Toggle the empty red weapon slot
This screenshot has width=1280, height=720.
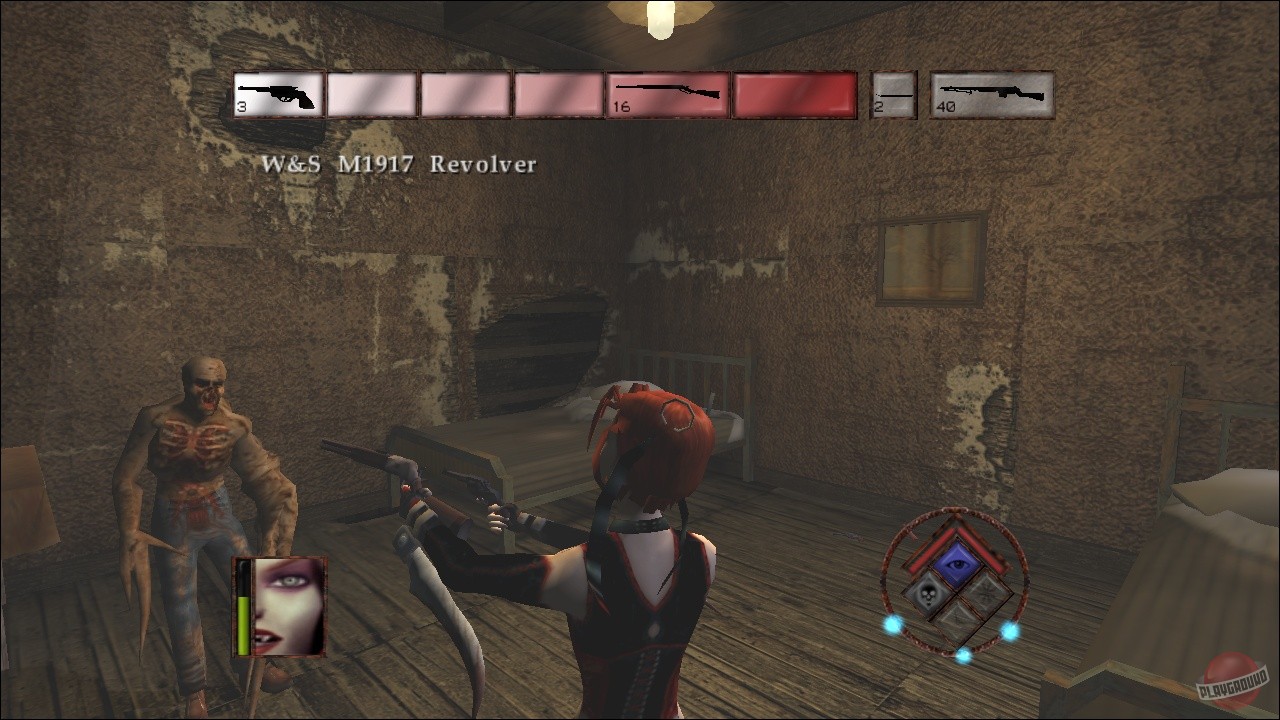click(794, 94)
